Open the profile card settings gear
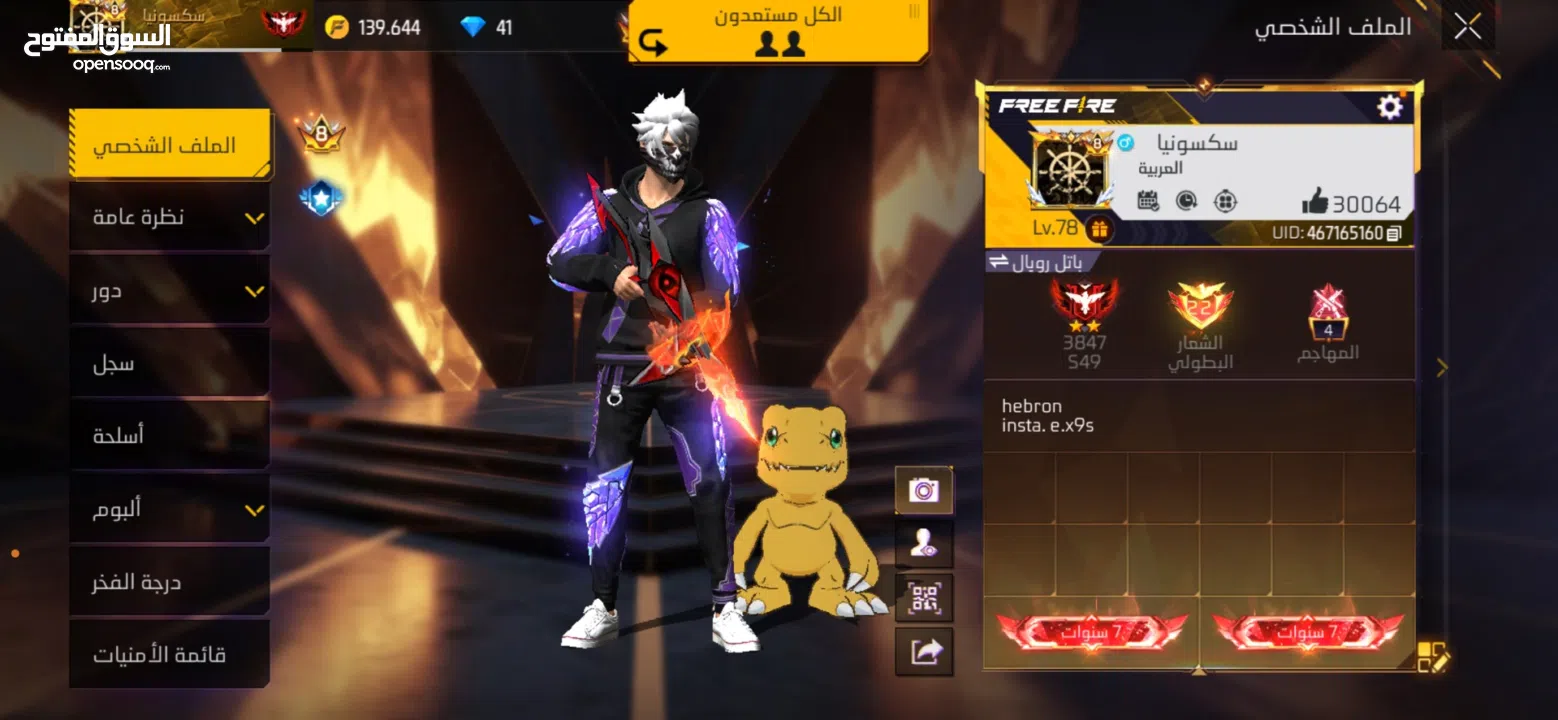The width and height of the screenshot is (1558, 720). (x=1390, y=107)
